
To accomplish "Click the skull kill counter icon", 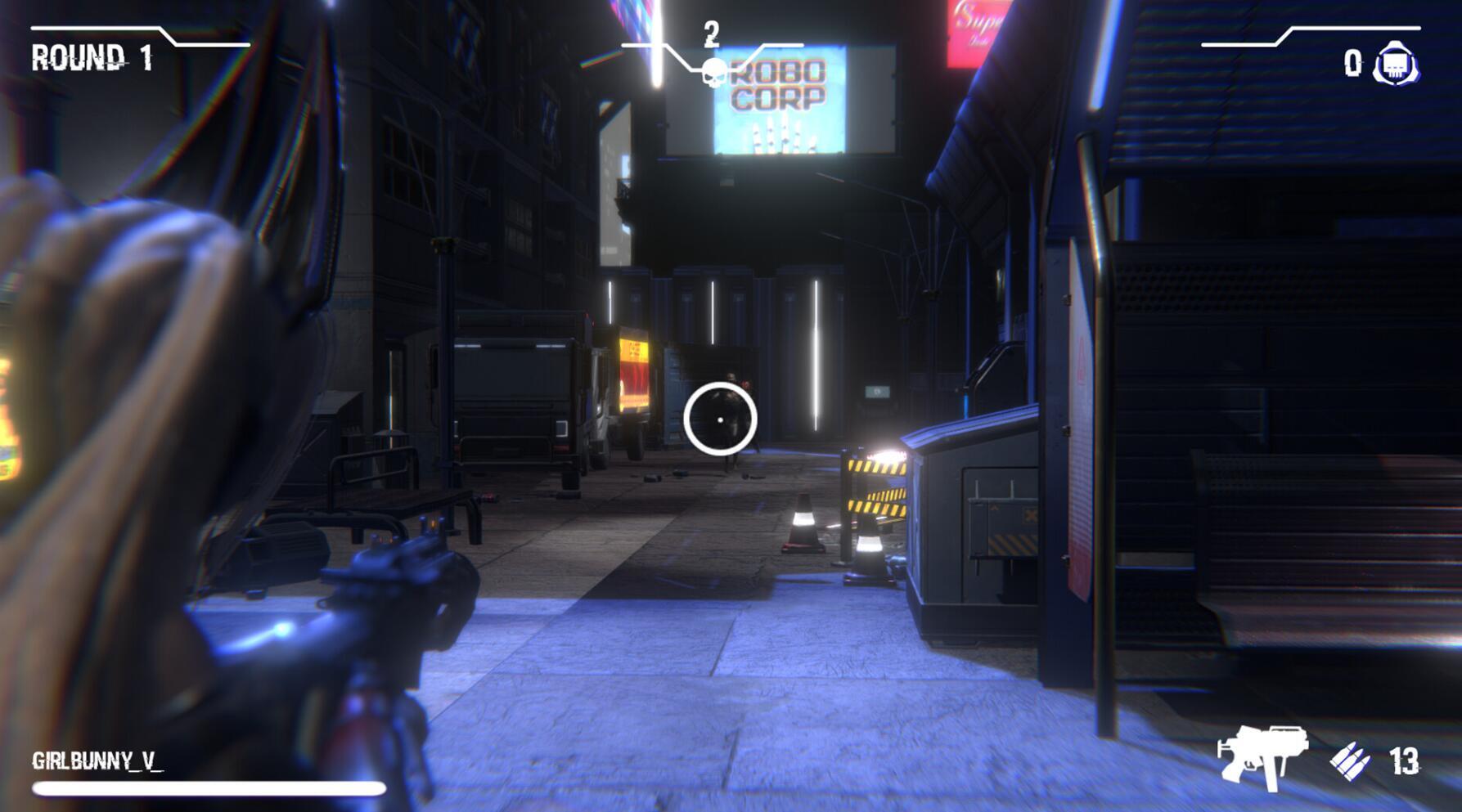I will pyautogui.click(x=713, y=73).
